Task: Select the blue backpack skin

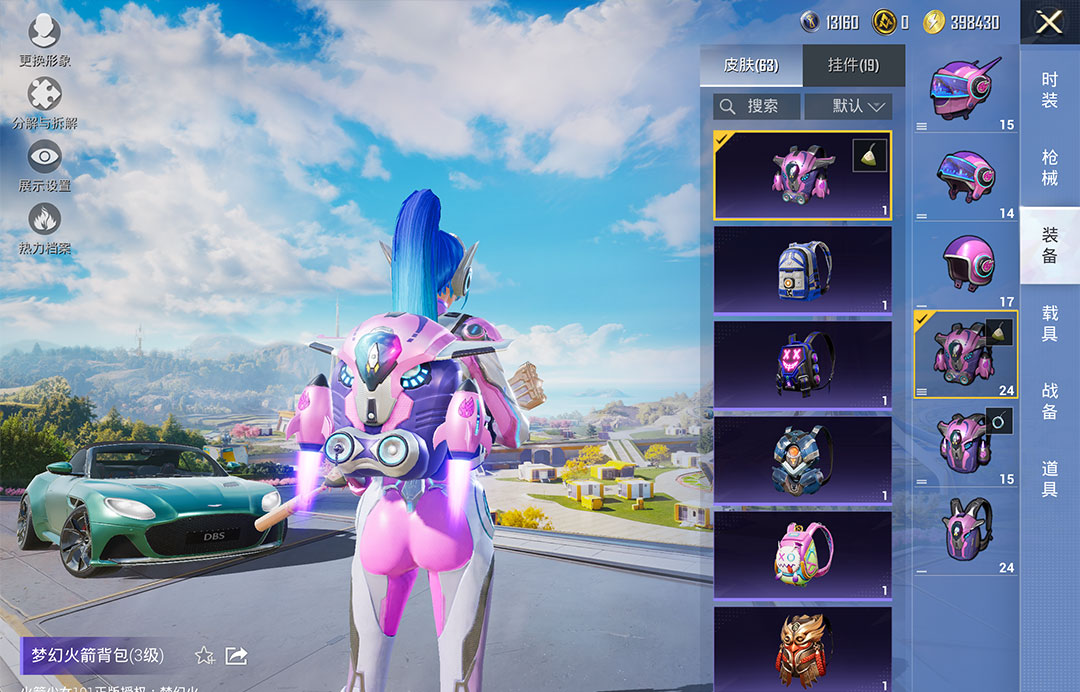Action: click(x=802, y=269)
